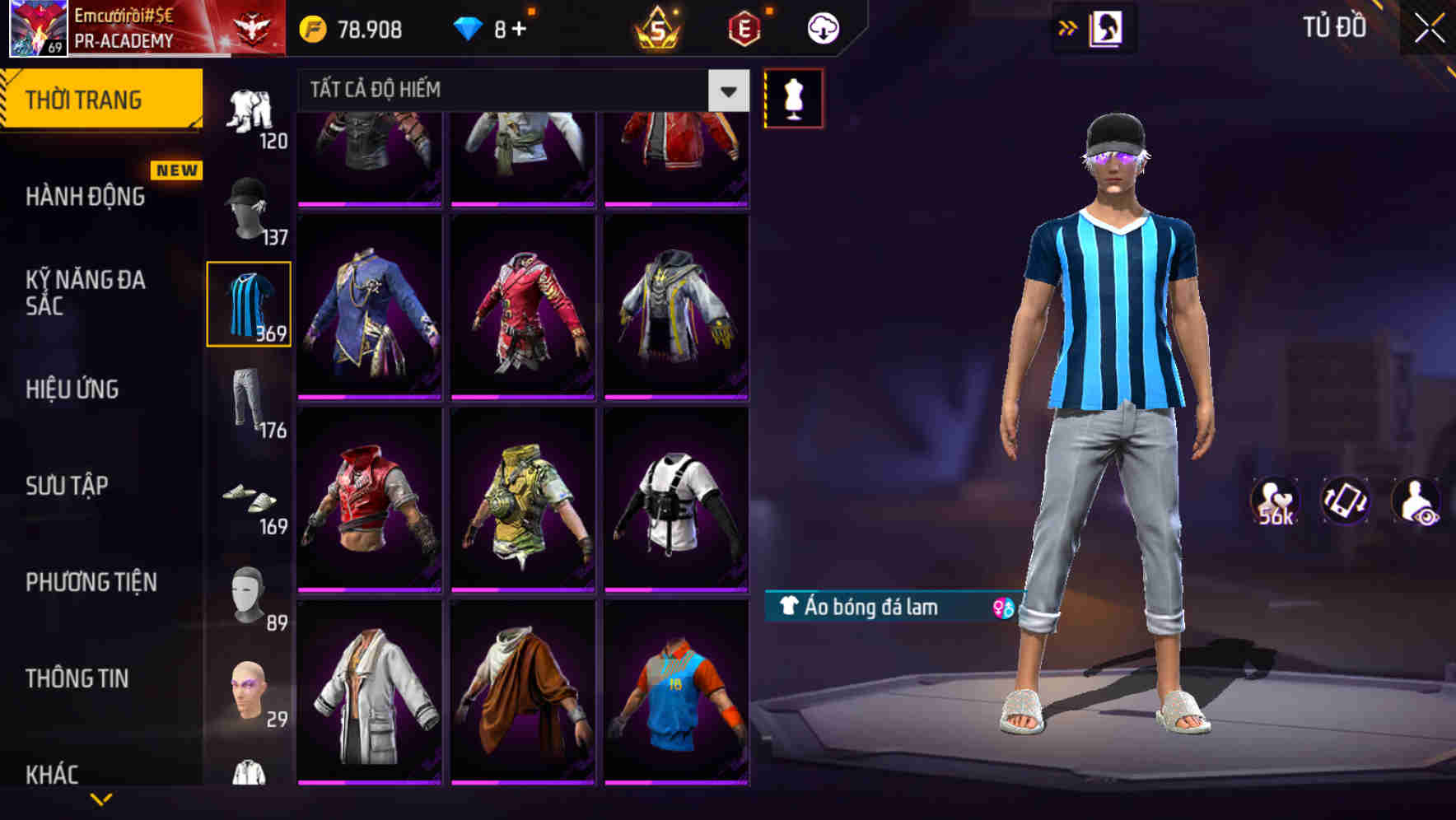Open the diamond top-up icon
This screenshot has width=1456, height=820.
click(469, 26)
